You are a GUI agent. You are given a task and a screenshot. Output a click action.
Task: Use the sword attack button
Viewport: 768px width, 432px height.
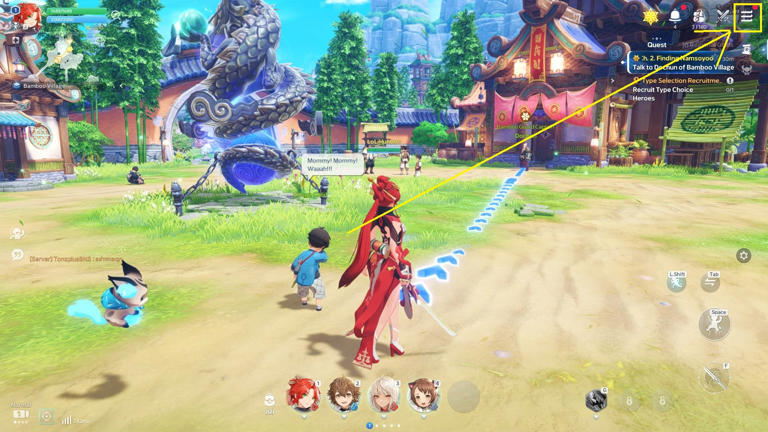pyautogui.click(x=714, y=377)
